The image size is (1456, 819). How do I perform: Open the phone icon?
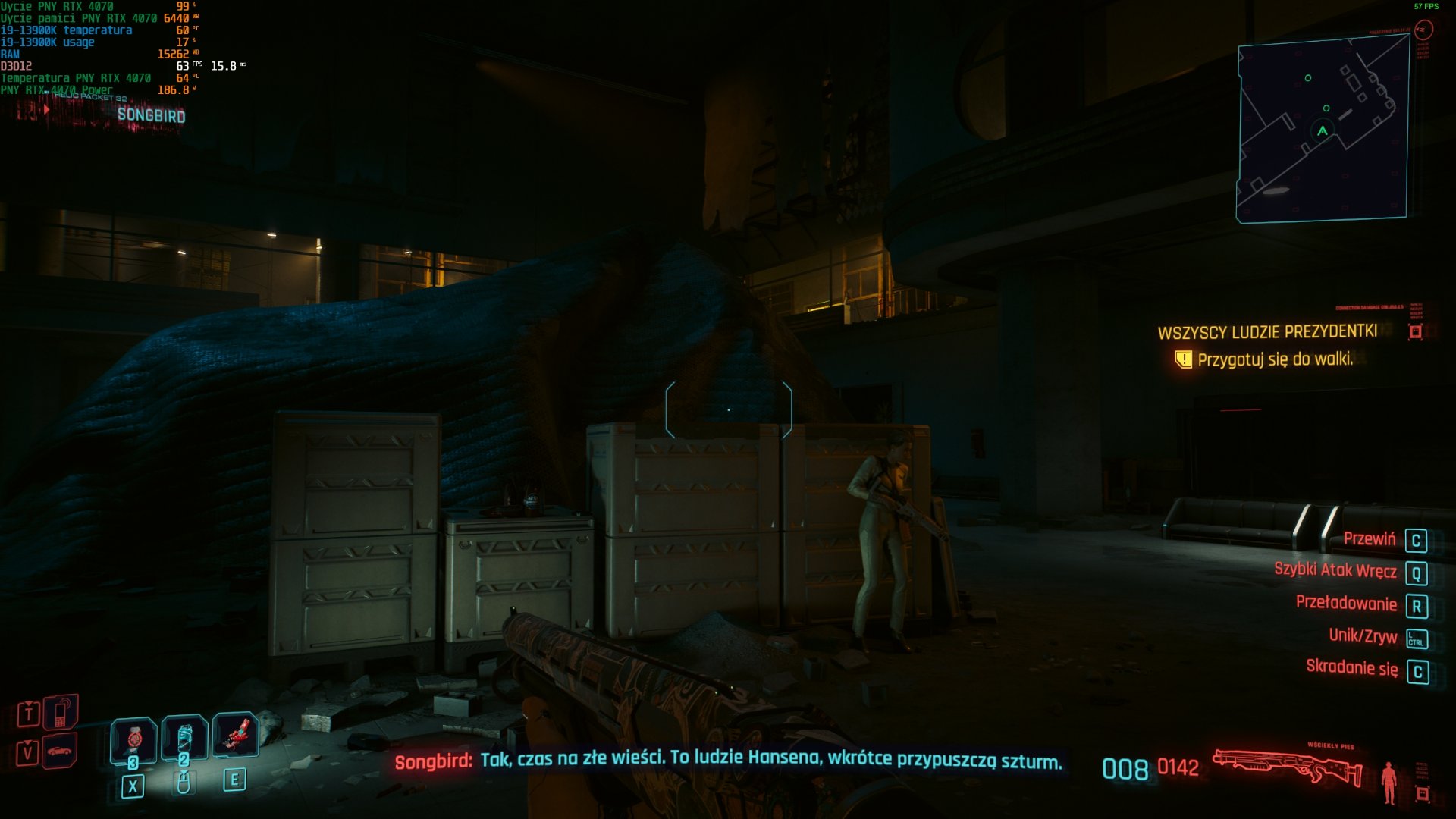tap(62, 713)
